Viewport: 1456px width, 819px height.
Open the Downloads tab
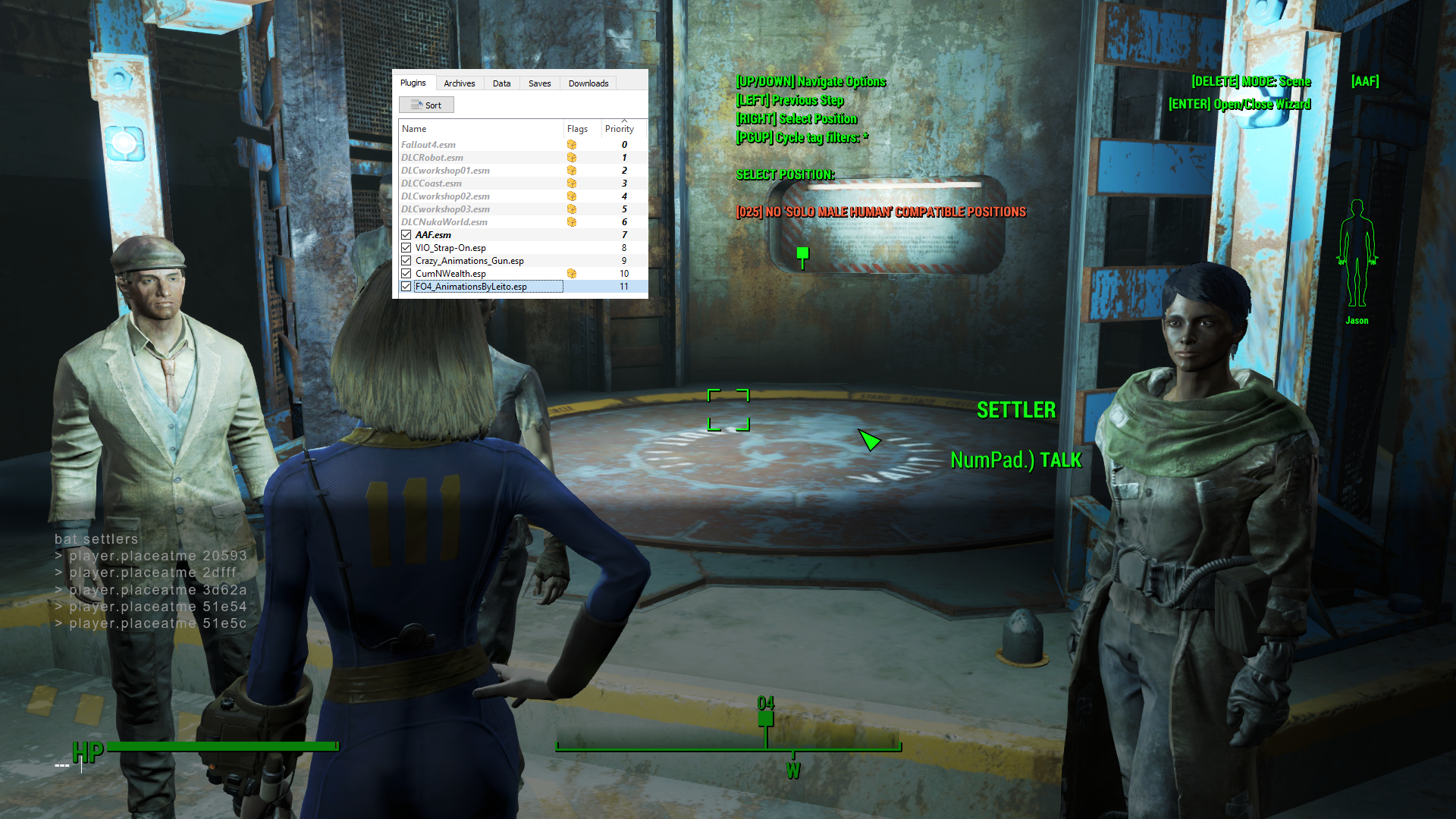(588, 83)
